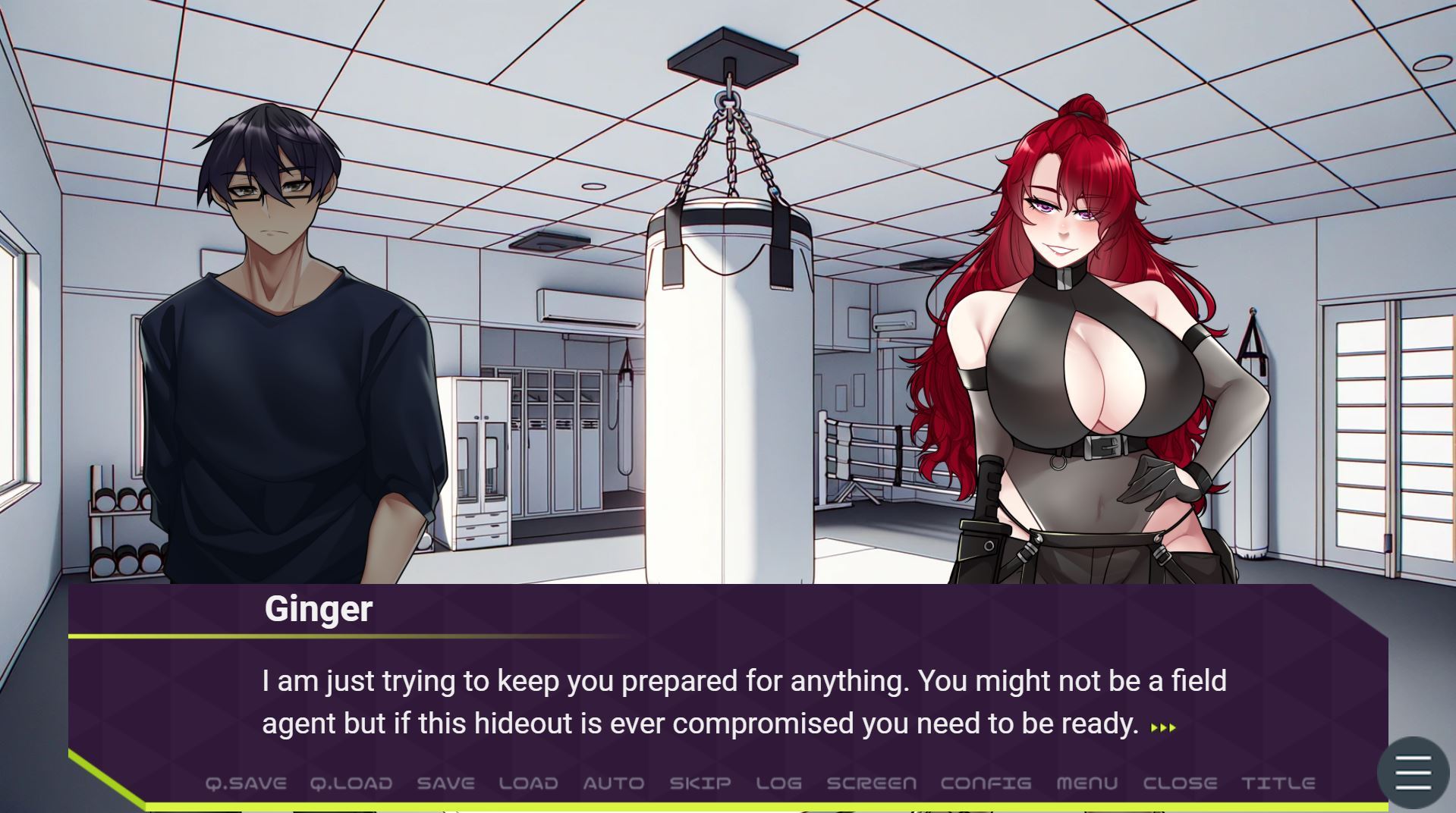Open the CONFIG settings
This screenshot has width=1456, height=813.
click(x=986, y=783)
